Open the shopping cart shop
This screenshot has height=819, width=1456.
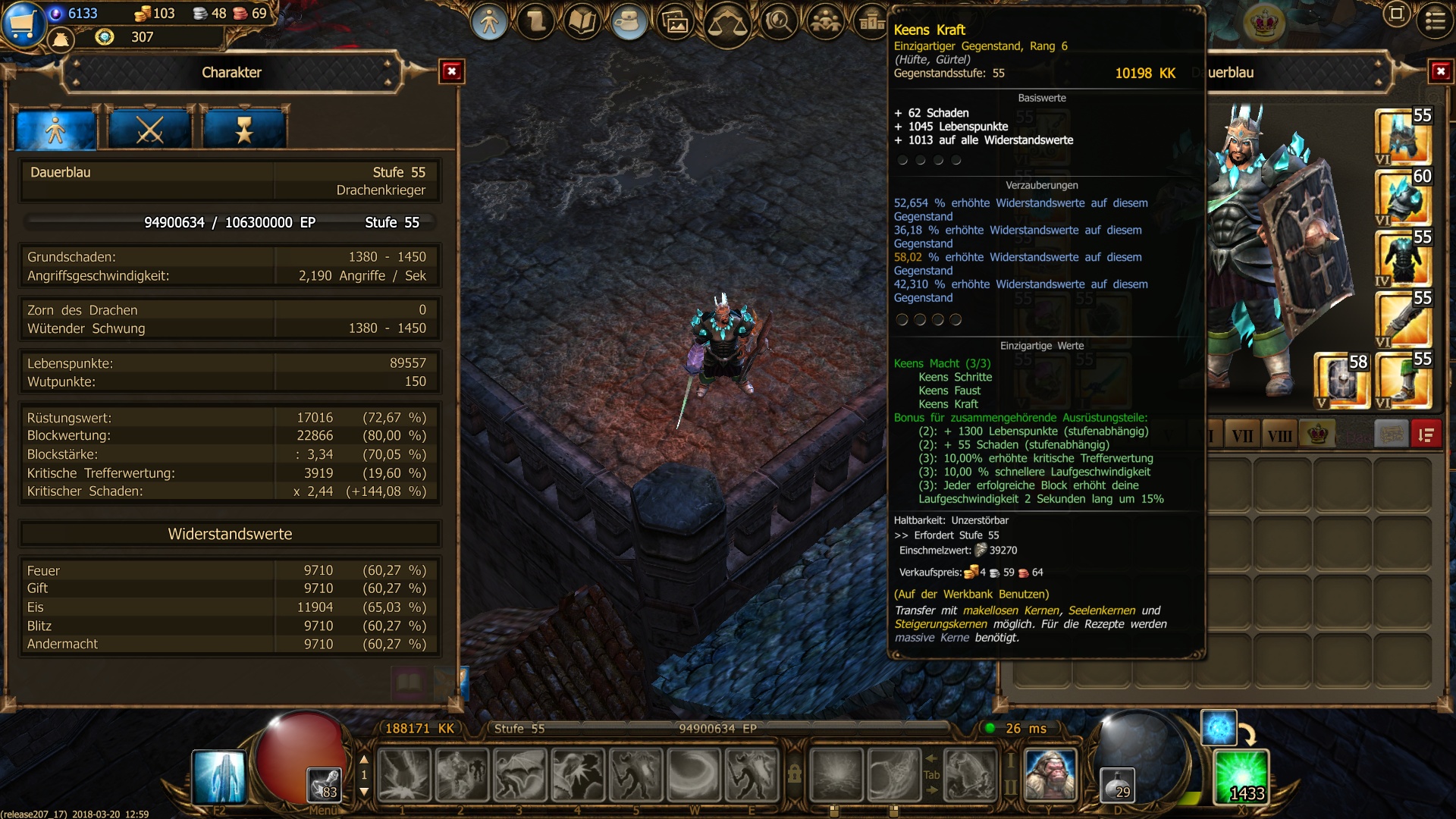pyautogui.click(x=22, y=24)
